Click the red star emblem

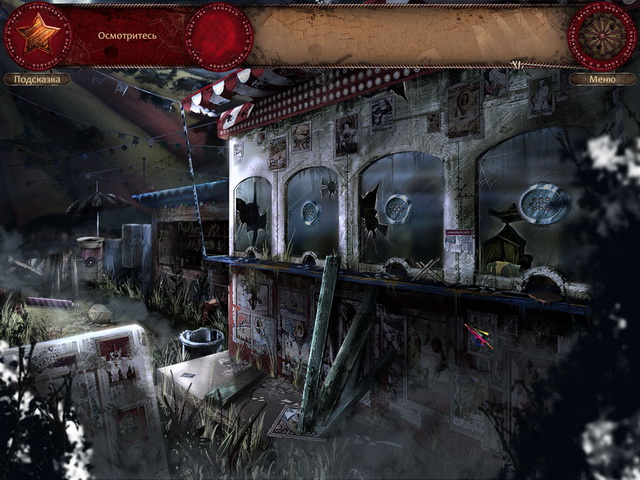pyautogui.click(x=38, y=36)
